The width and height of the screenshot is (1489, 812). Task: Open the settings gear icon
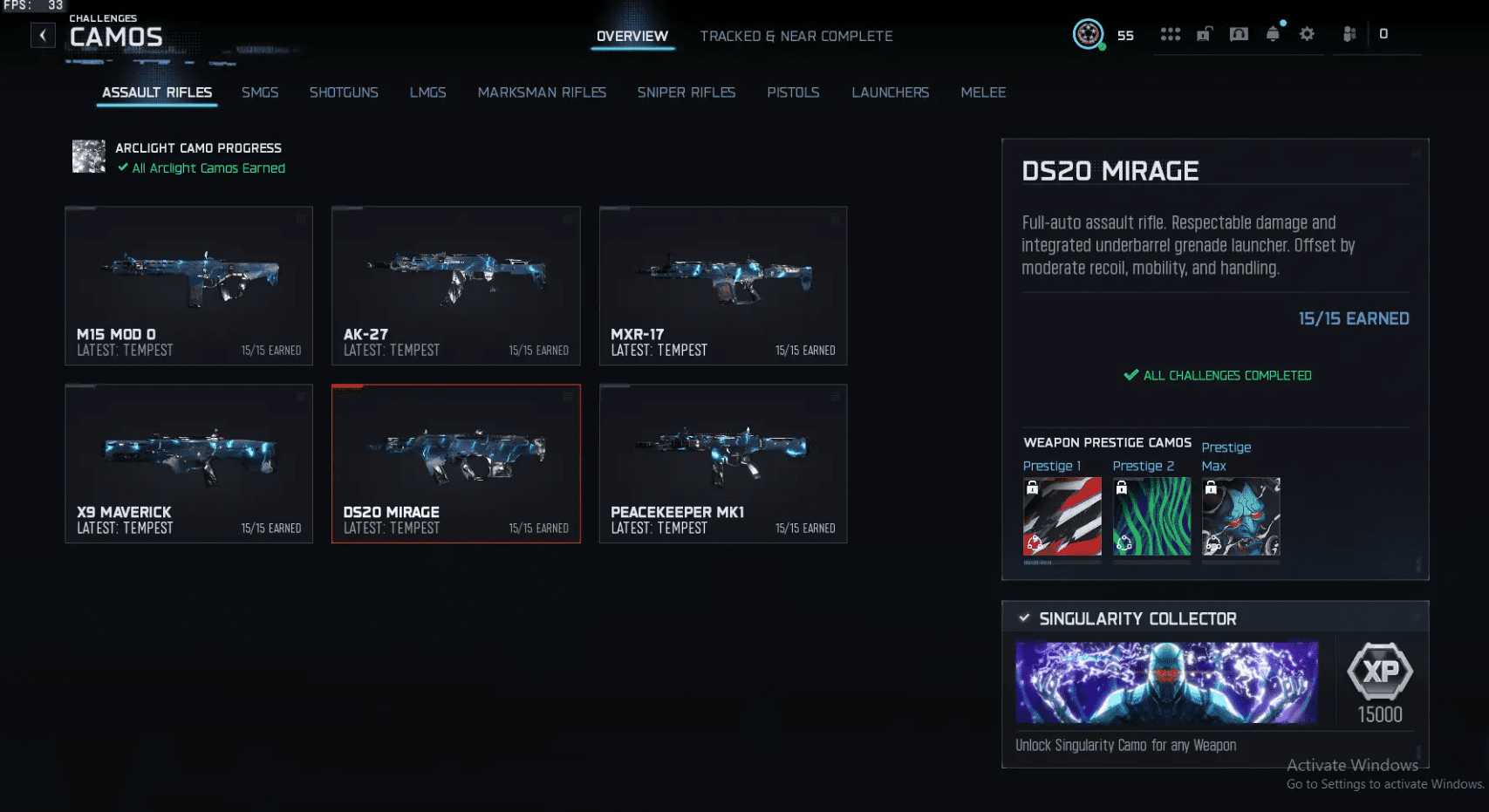(x=1307, y=33)
